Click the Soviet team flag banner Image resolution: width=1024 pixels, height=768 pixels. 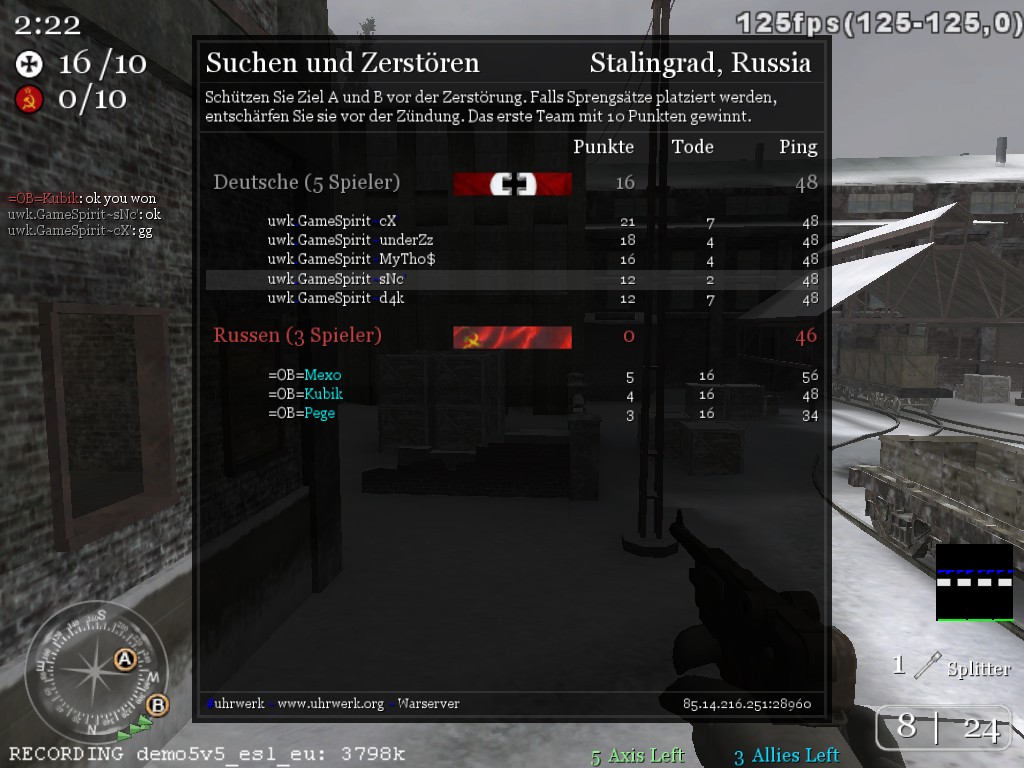pyautogui.click(x=512, y=337)
